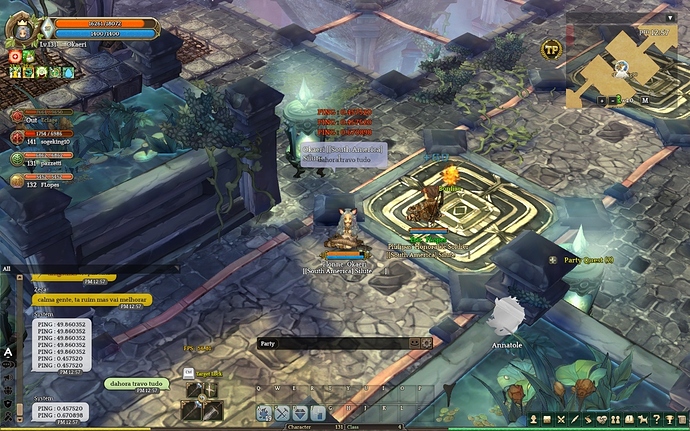Open the TP shop coin button
The image size is (690, 431).
click(x=551, y=48)
